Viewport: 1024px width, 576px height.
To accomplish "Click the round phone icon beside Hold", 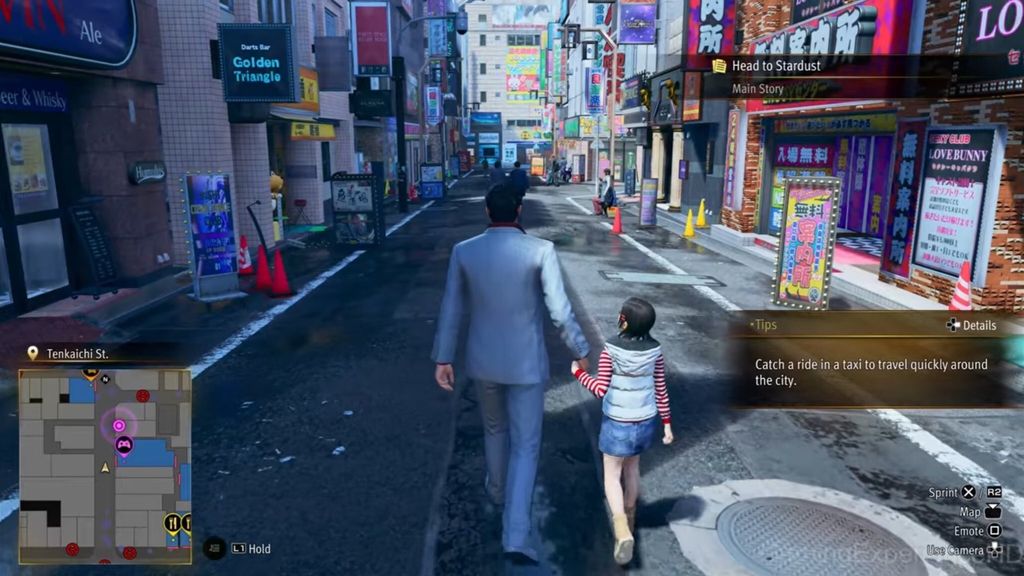I will tap(214, 548).
